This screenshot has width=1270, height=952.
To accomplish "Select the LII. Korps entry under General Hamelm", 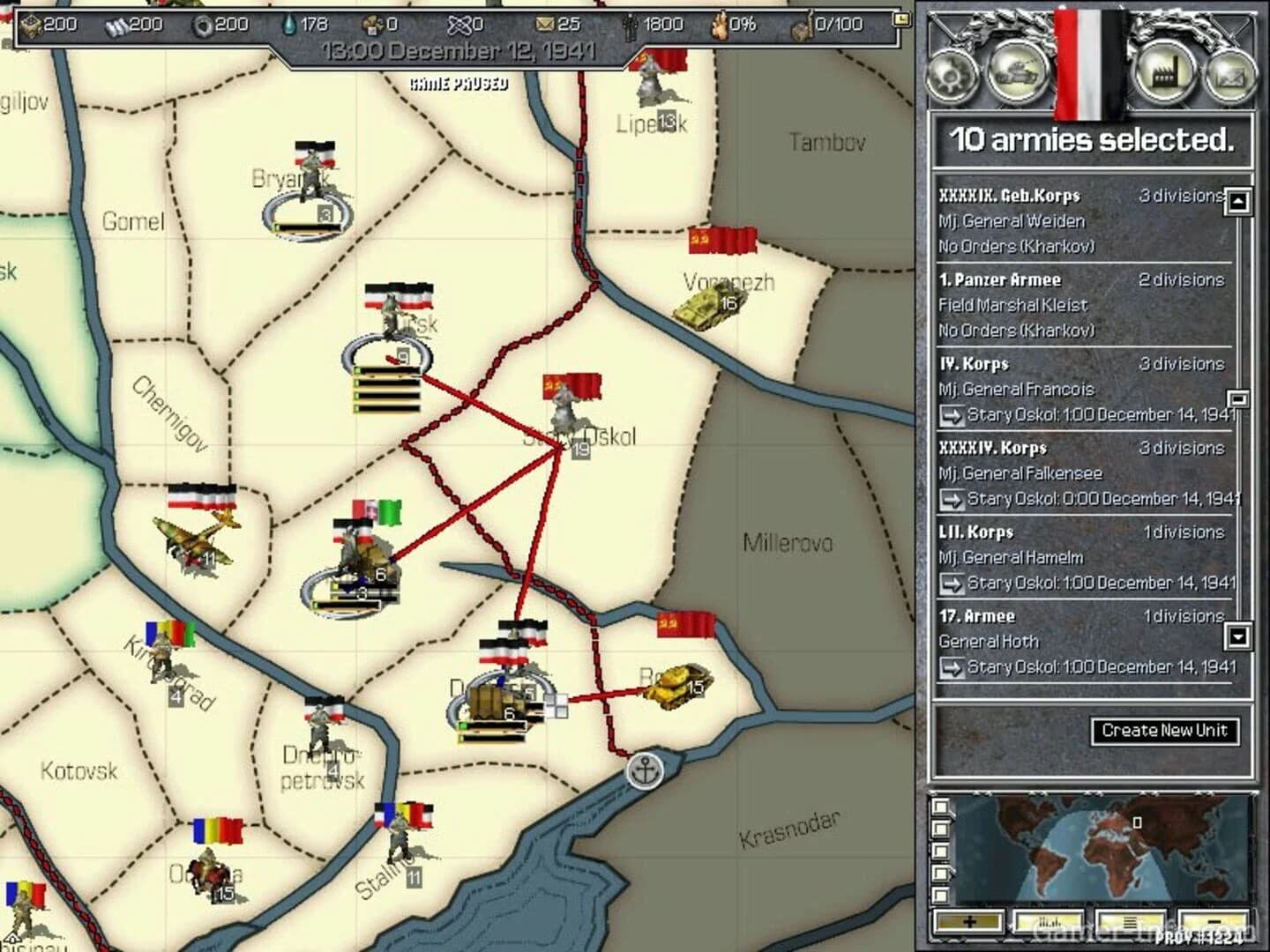I will click(x=1058, y=556).
